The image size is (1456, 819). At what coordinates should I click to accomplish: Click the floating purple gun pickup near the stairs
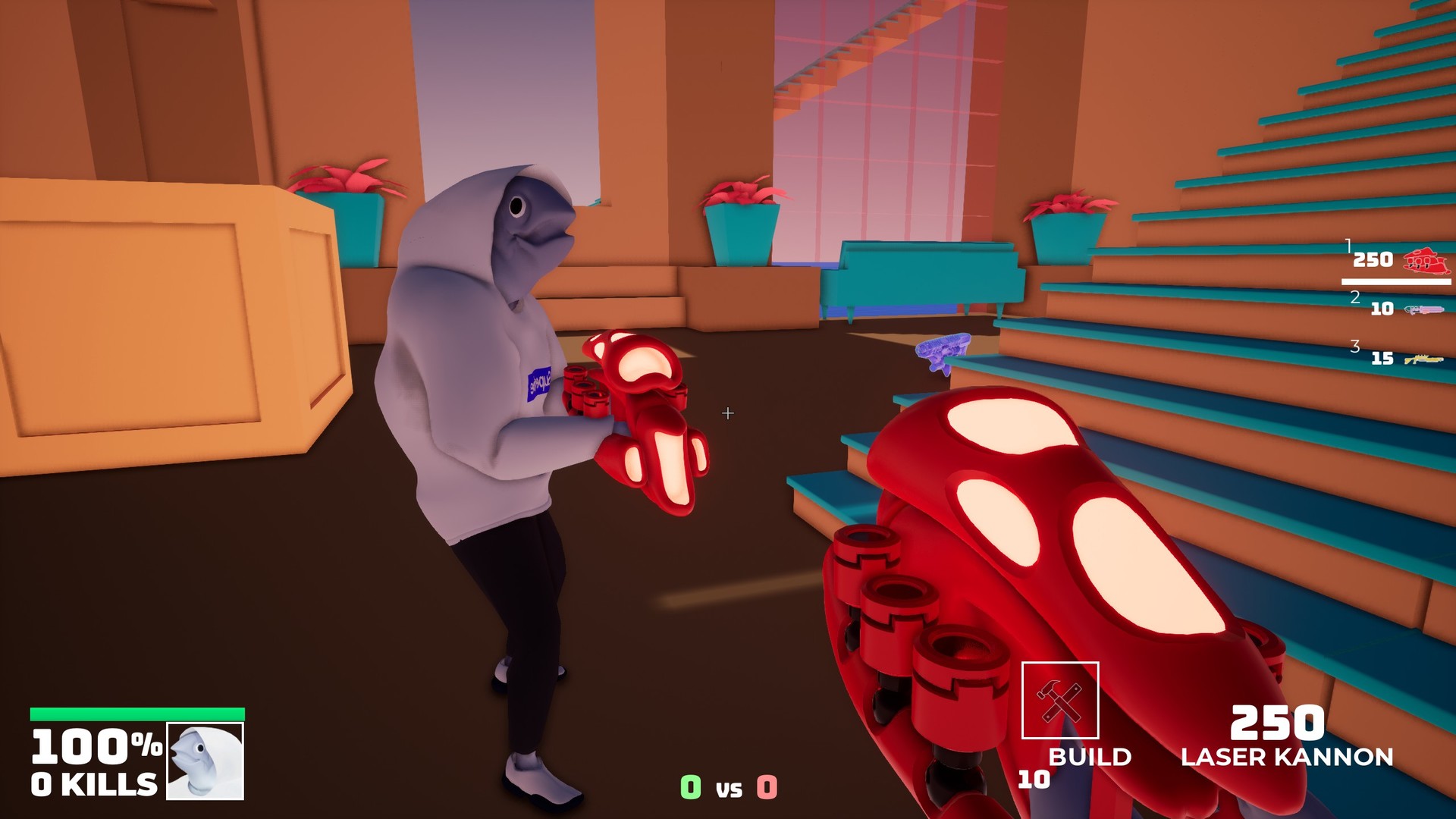(x=944, y=353)
